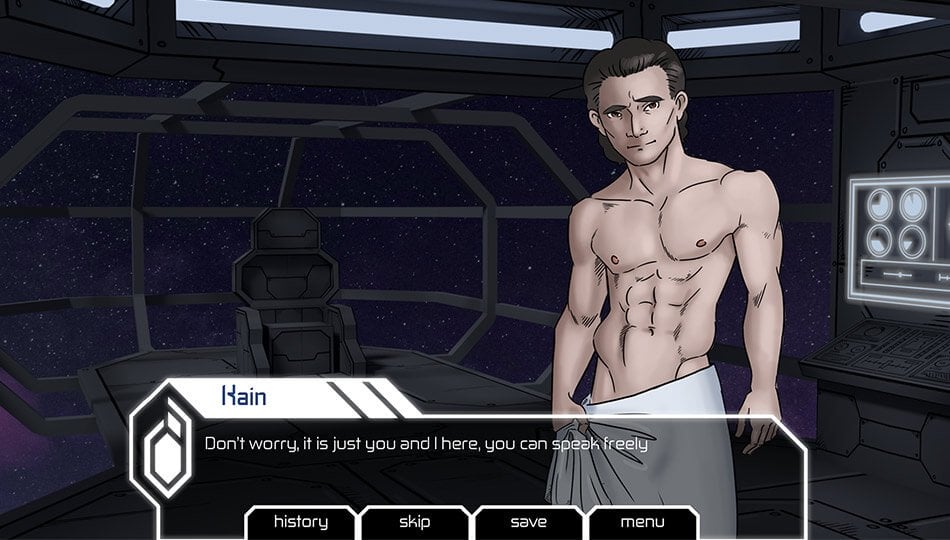Skip the current dialogue
The height and width of the screenshot is (540, 950).
click(x=414, y=522)
